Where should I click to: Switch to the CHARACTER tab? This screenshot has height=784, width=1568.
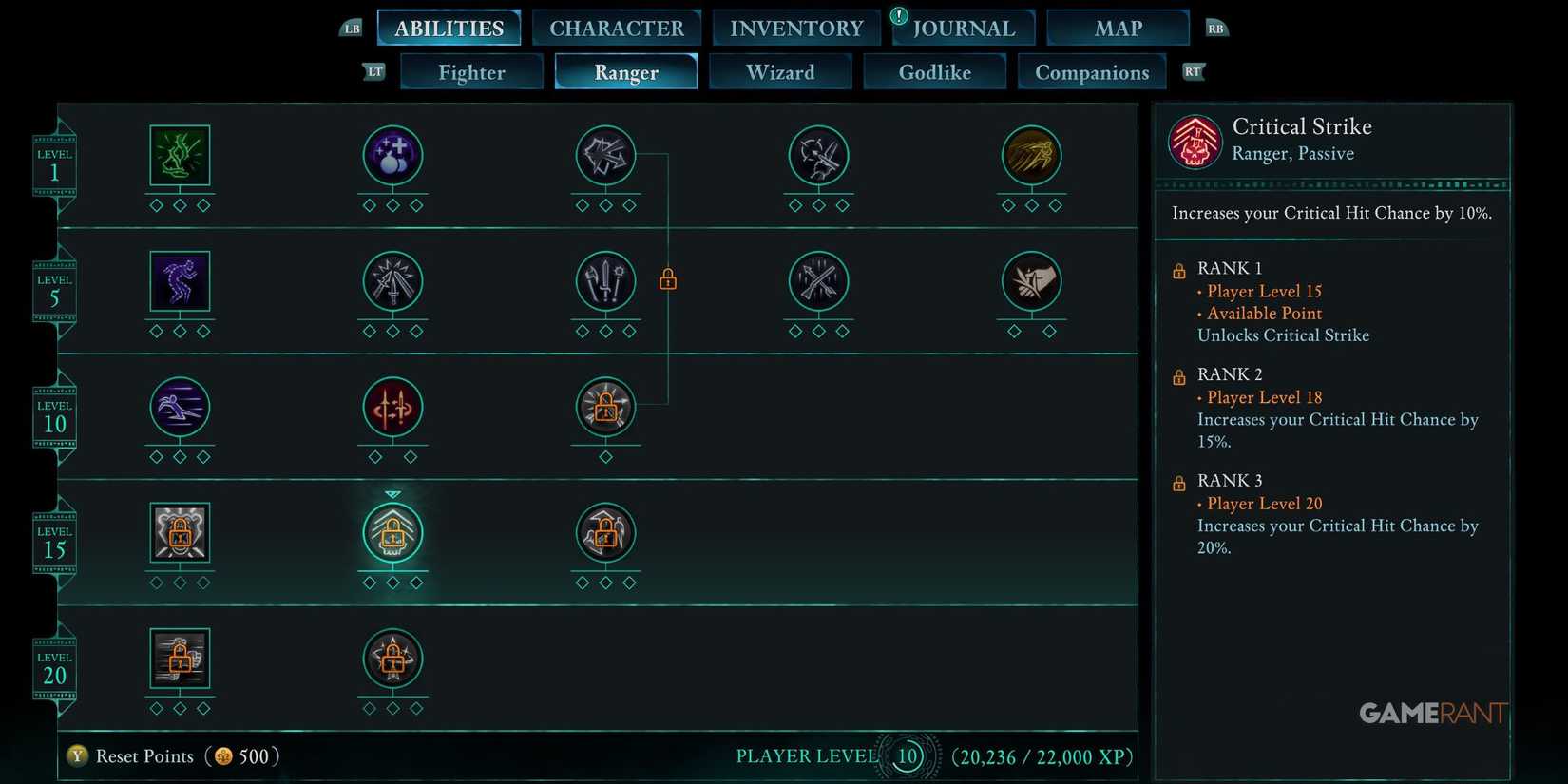coord(617,28)
